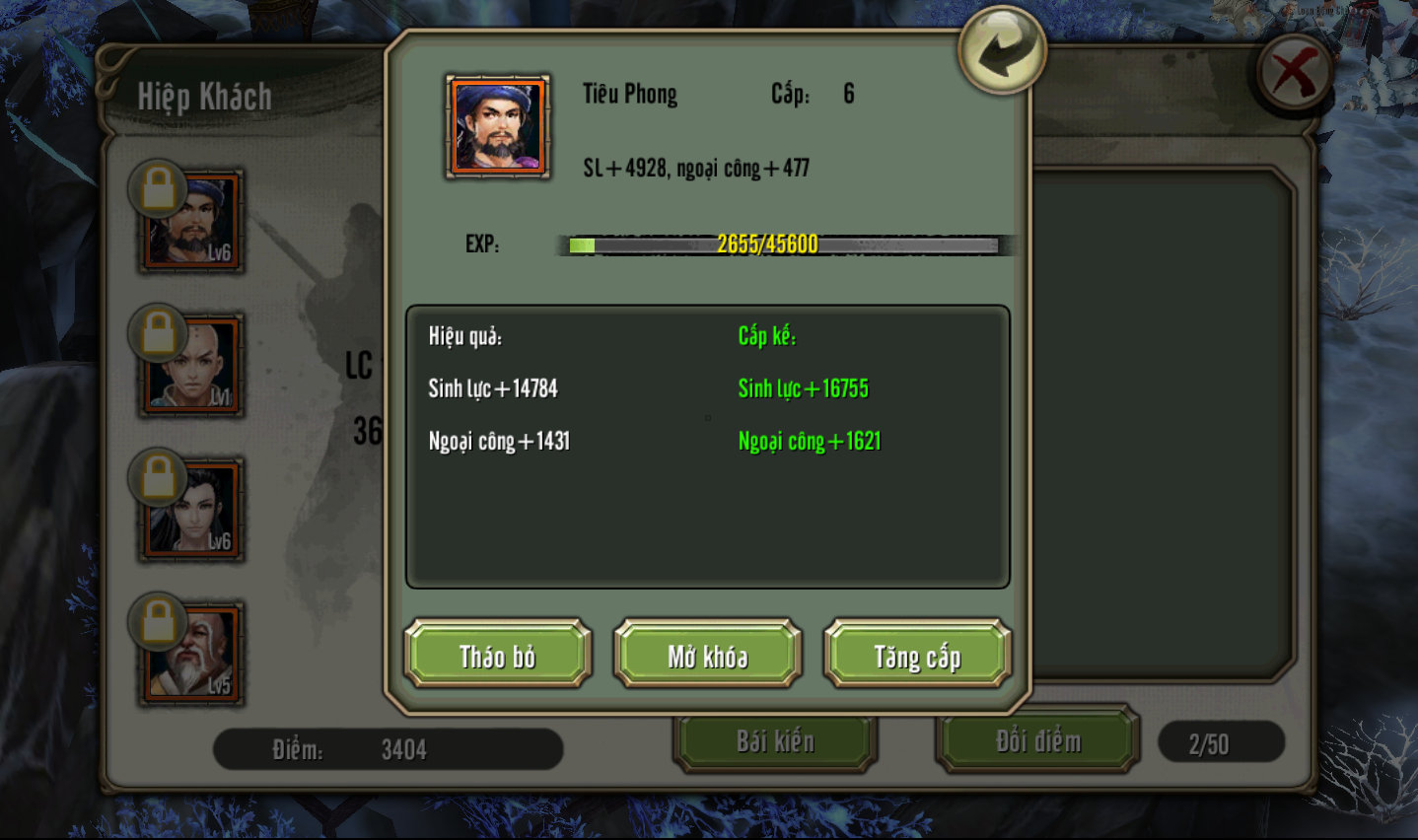Select the locked blue-hat hero portrait in list

[192, 222]
